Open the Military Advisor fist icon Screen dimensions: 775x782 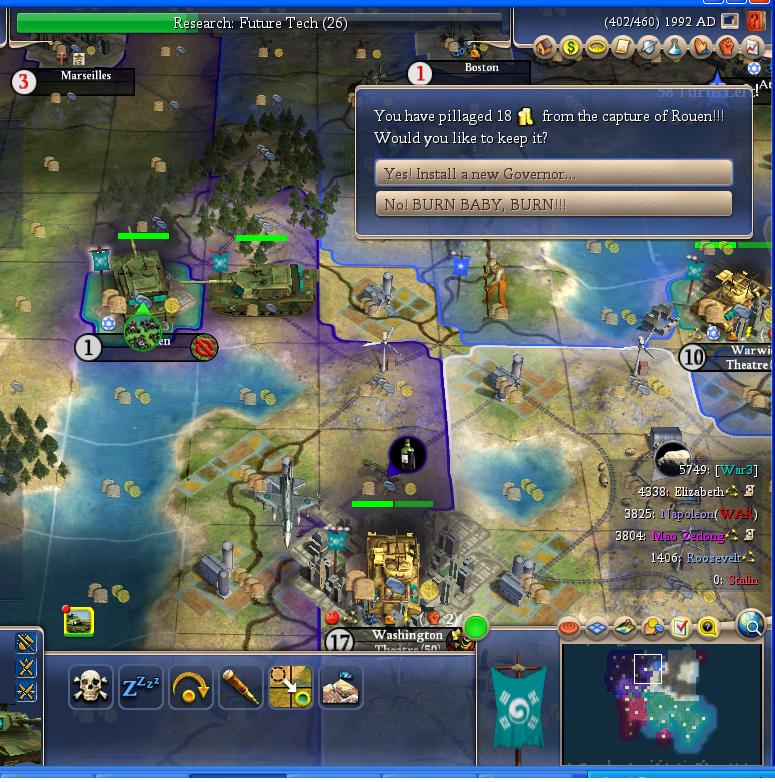pos(727,47)
